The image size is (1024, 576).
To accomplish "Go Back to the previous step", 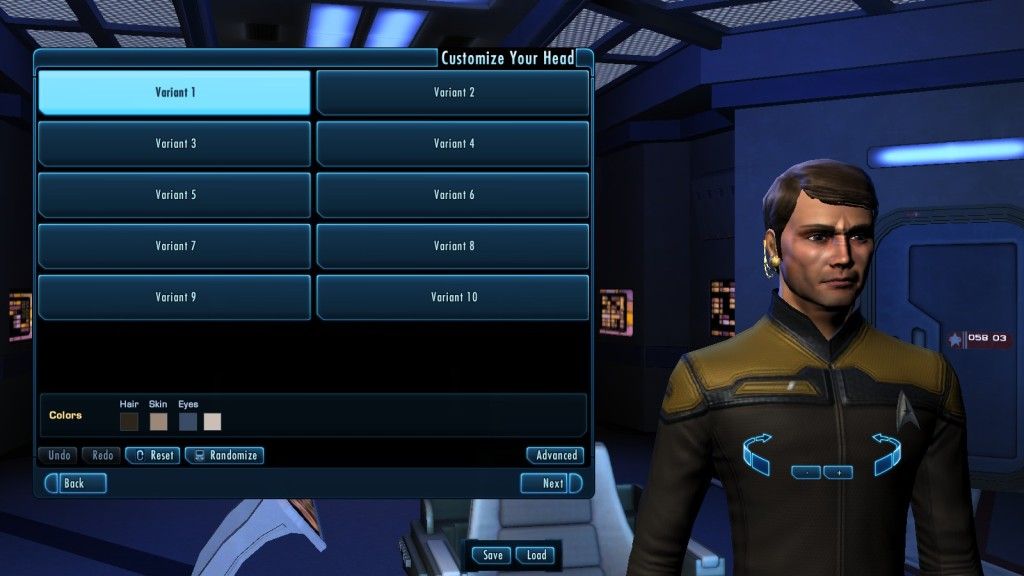I will 75,483.
